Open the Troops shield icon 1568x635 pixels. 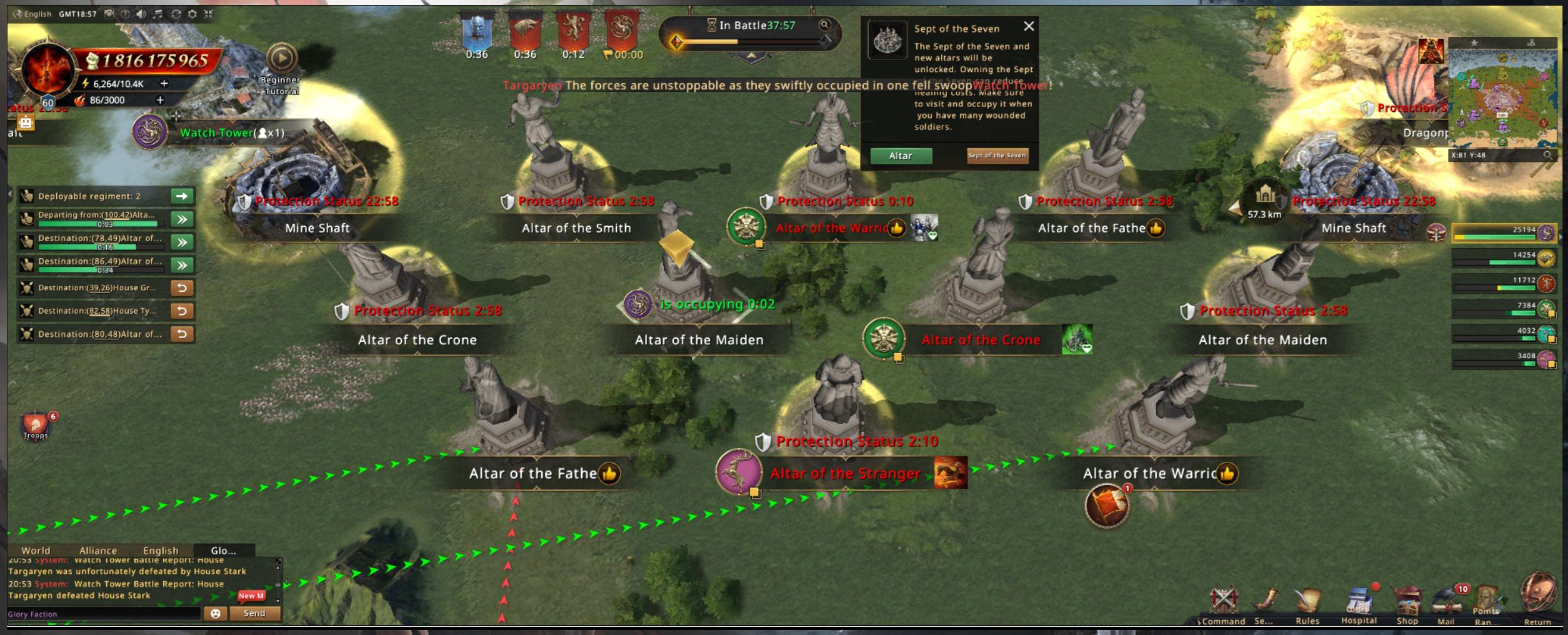[36, 426]
